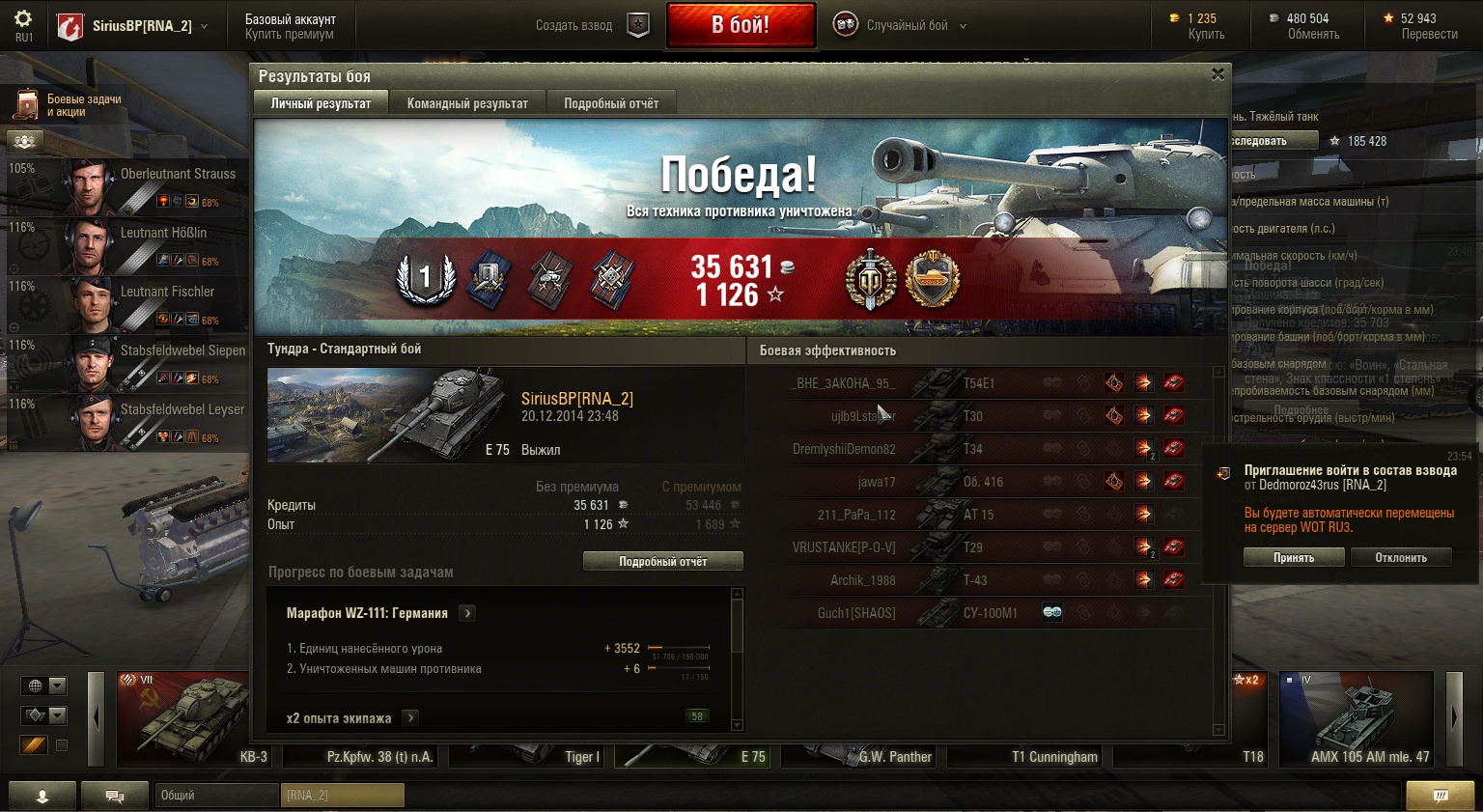This screenshot has width=1483, height=812.
Task: Open the Базовый аккаунт premium purchase
Action: [x=290, y=26]
